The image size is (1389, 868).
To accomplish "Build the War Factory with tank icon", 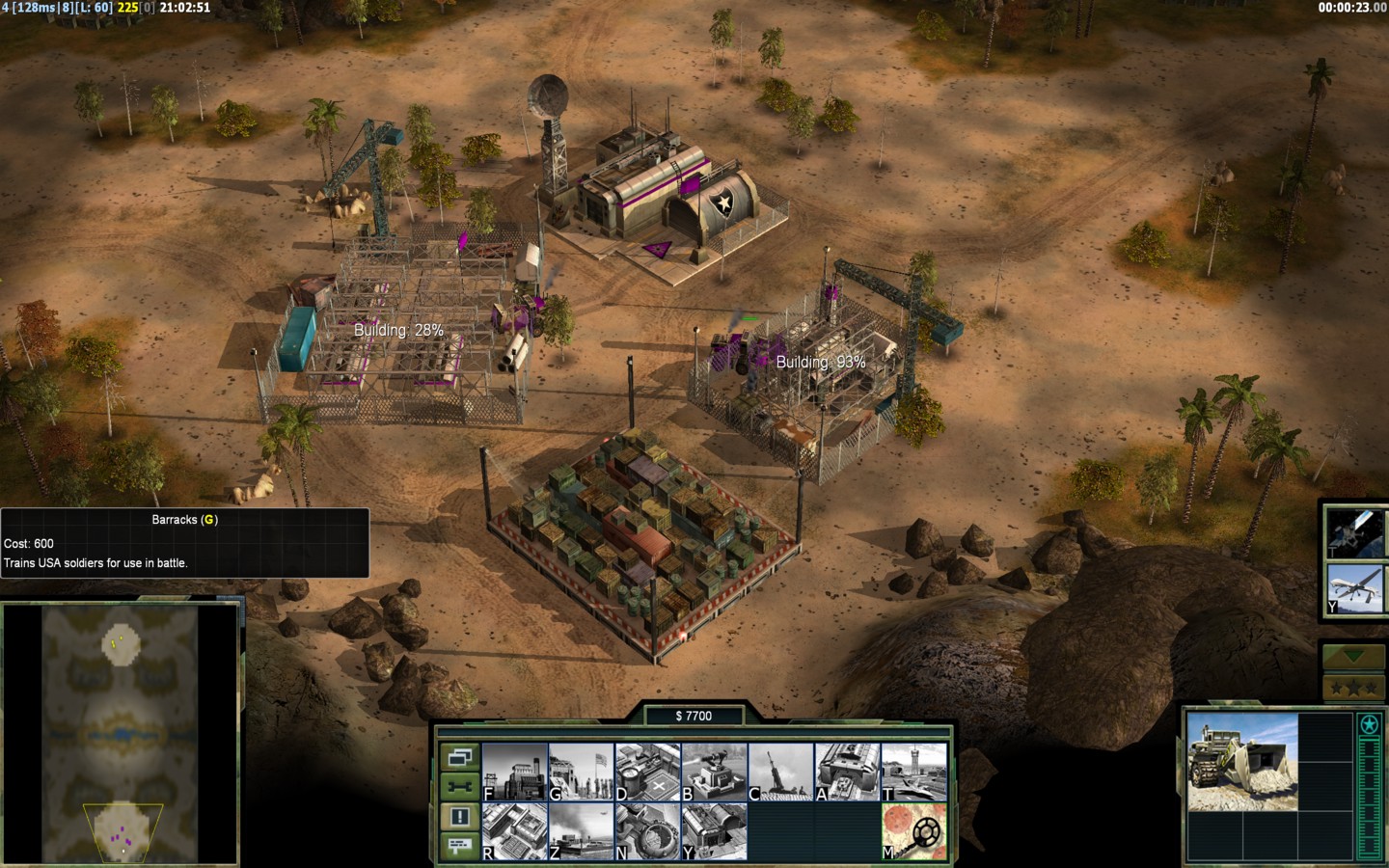I will pos(848,772).
